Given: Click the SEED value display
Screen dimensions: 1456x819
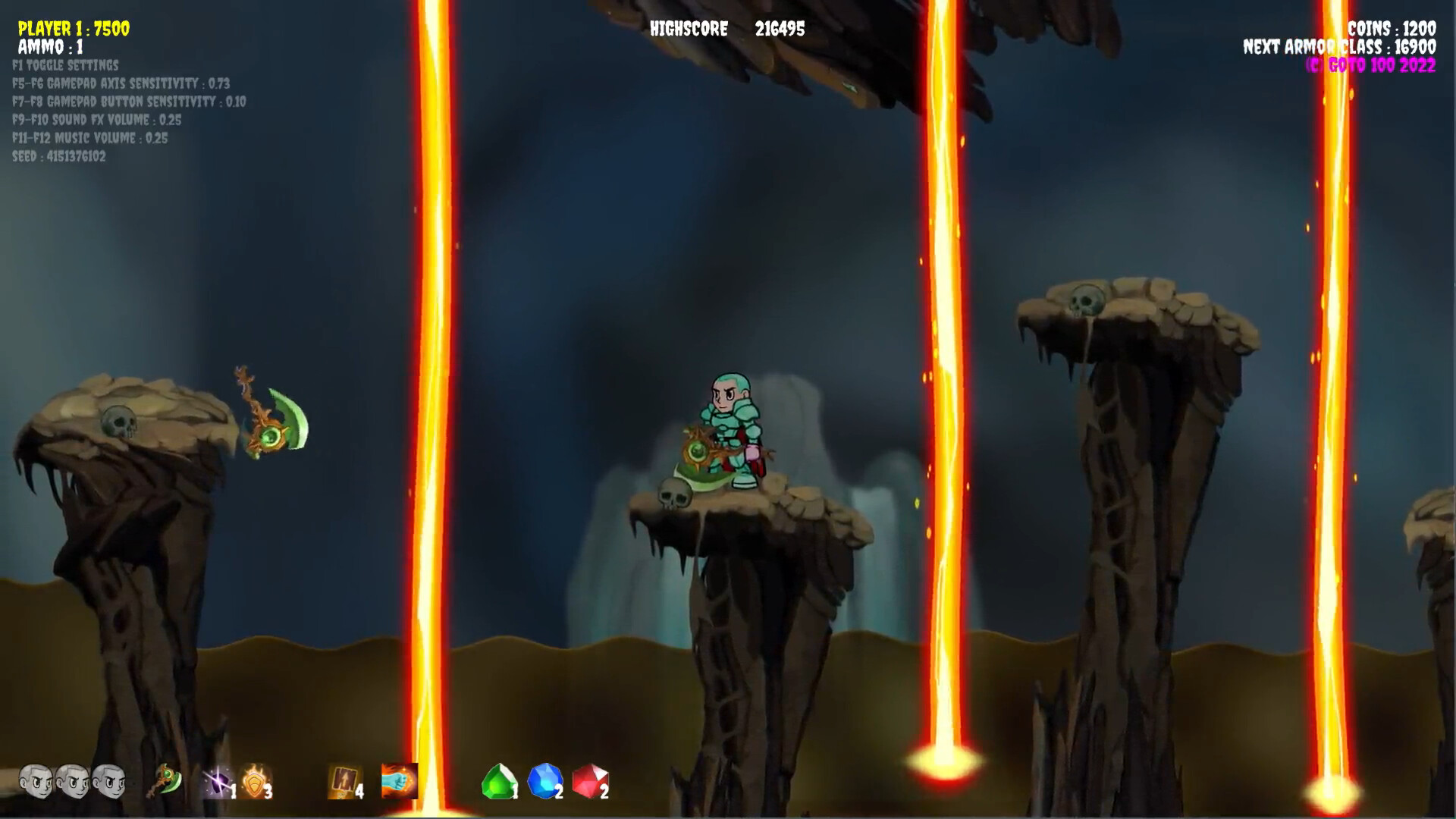Looking at the screenshot, I should pos(59,156).
